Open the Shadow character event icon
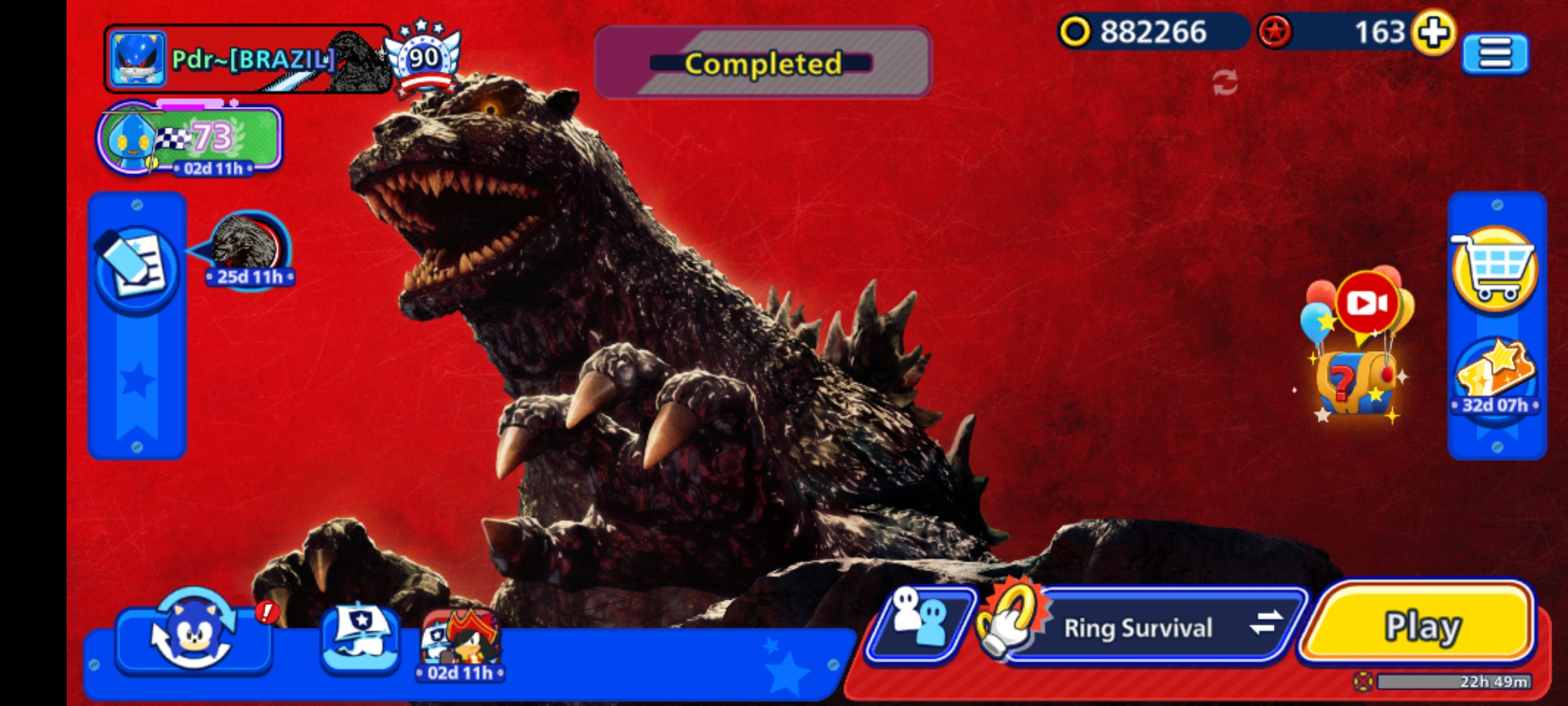 (x=461, y=641)
